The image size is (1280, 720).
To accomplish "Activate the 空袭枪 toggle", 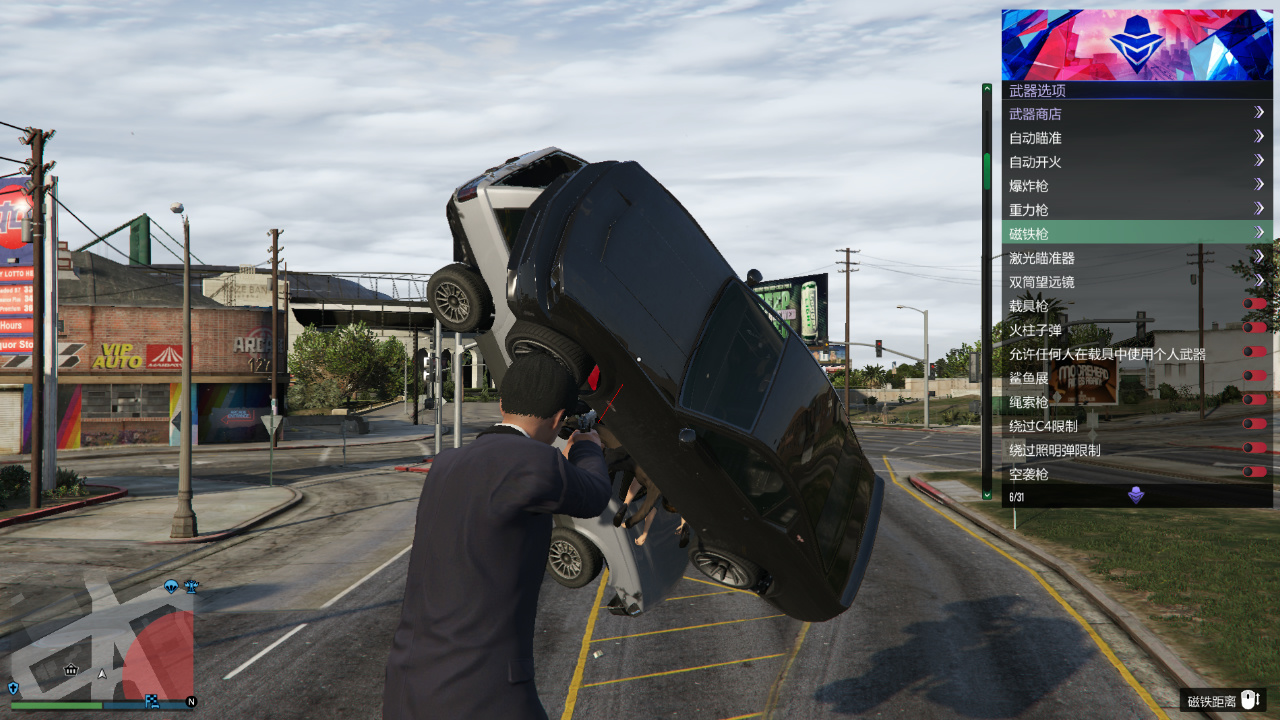I will [x=1254, y=472].
